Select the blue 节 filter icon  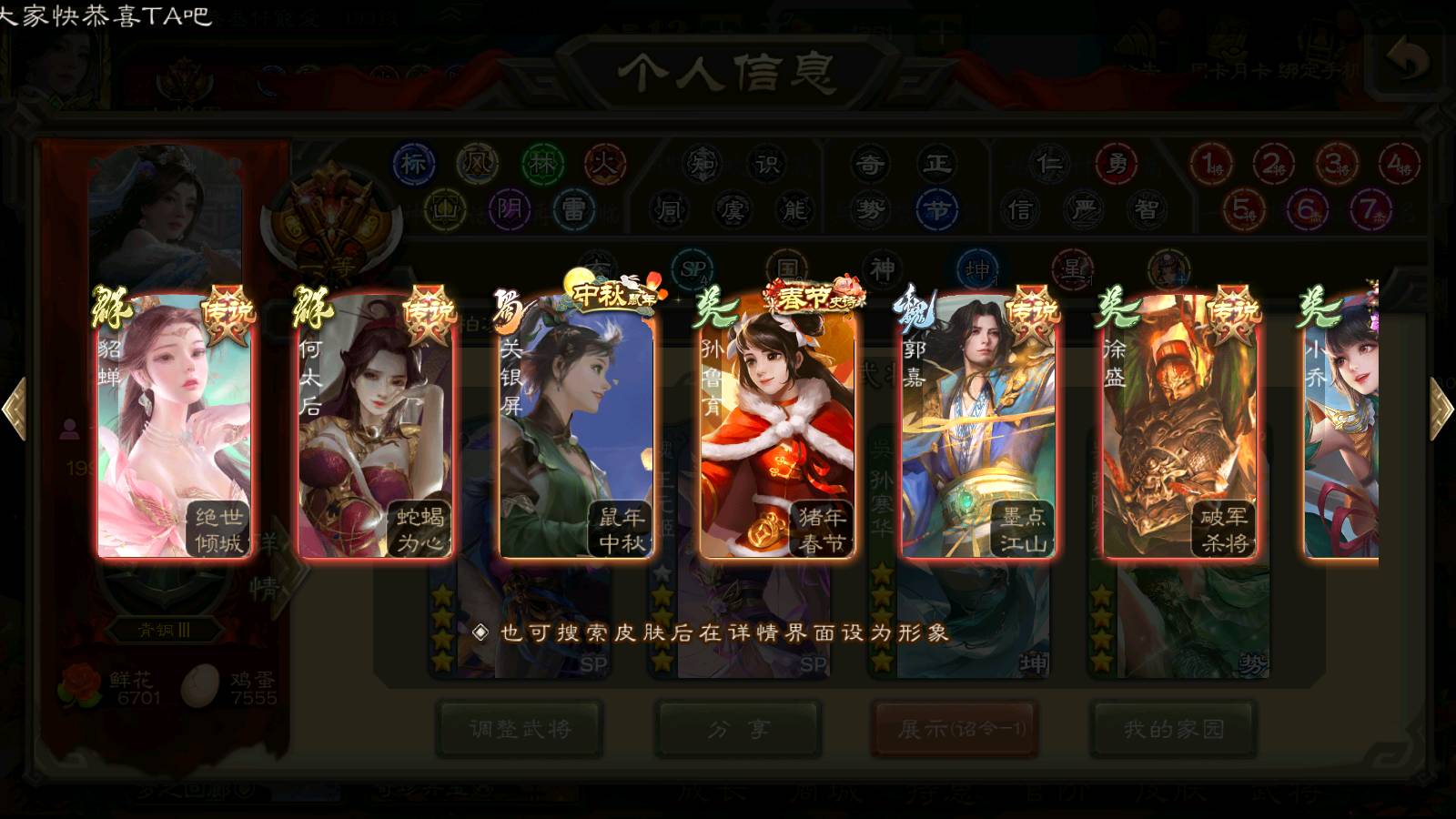point(937,210)
